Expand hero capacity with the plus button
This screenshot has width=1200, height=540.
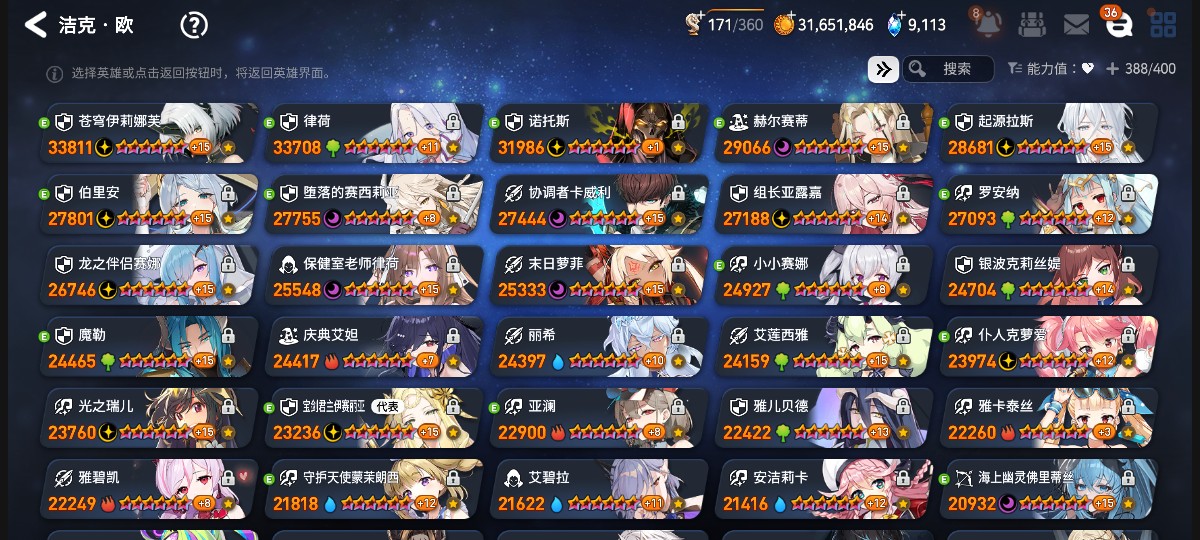coord(1112,69)
